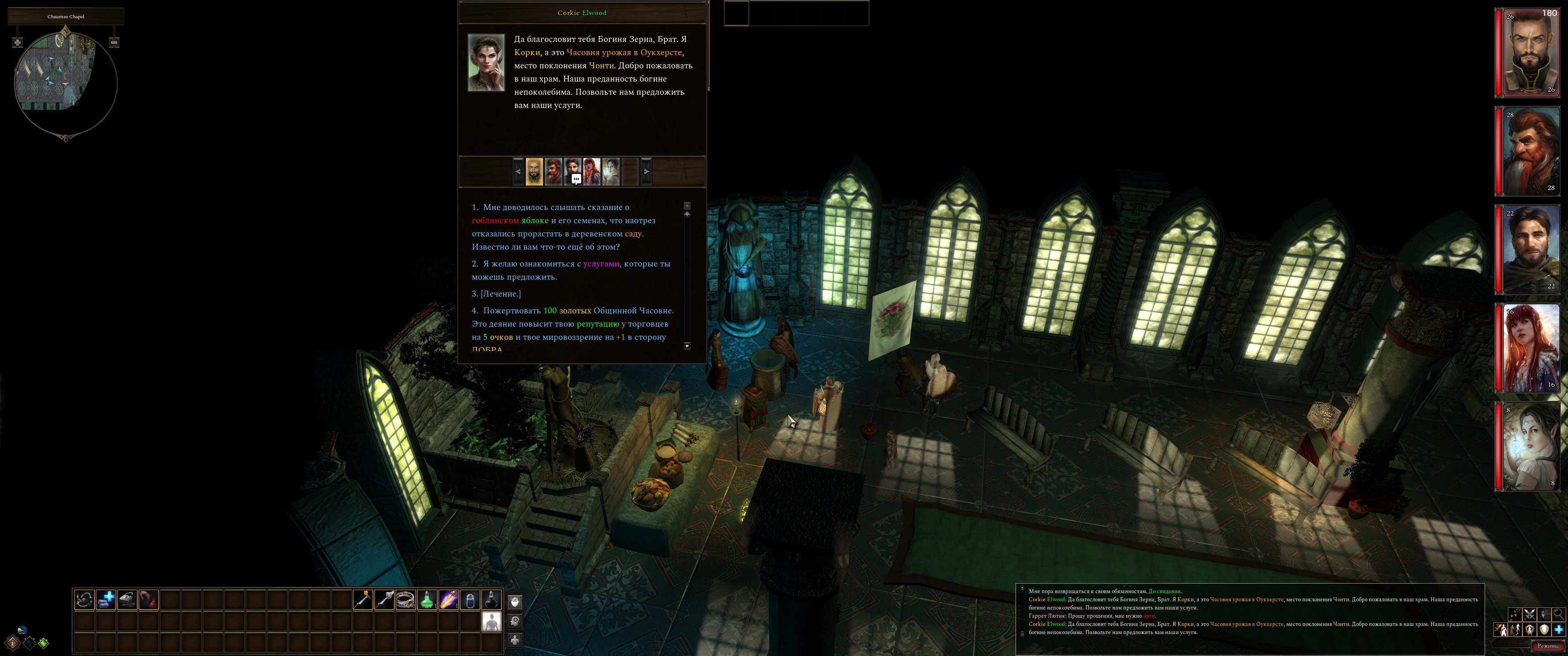Select the bearded leader party portrait

tap(1530, 53)
